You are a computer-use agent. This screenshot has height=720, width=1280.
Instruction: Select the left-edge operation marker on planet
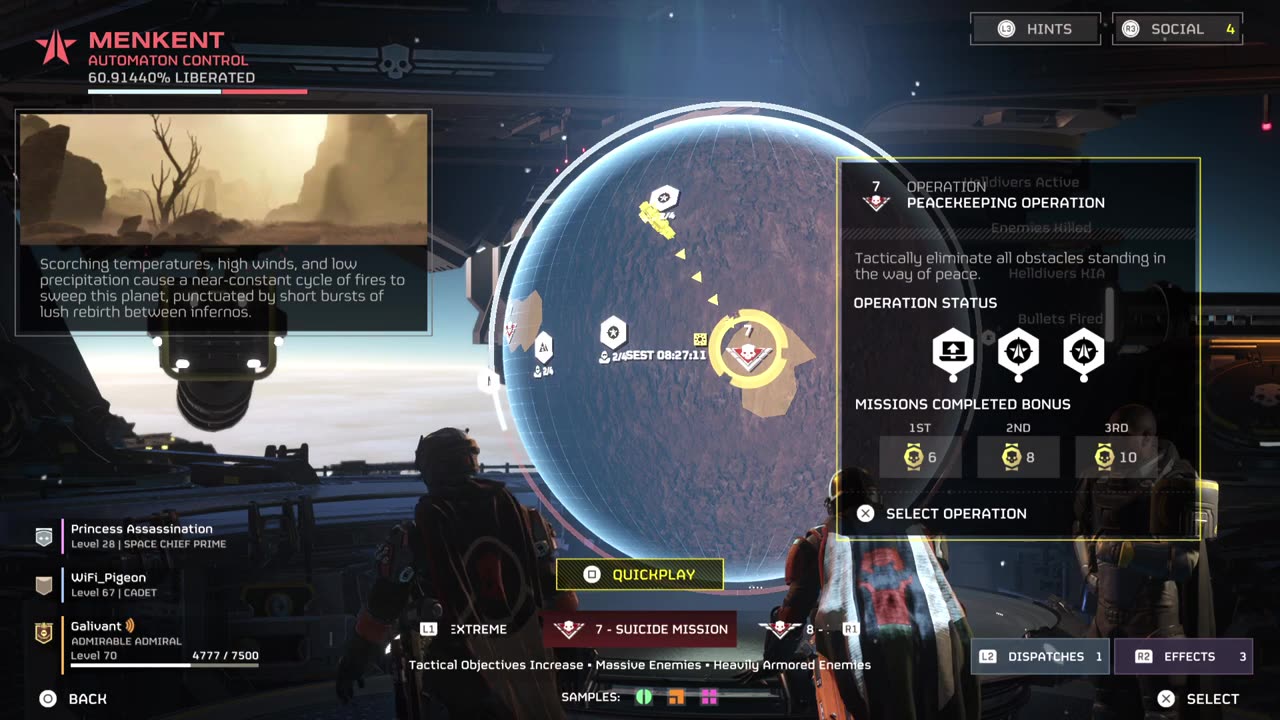tap(543, 348)
